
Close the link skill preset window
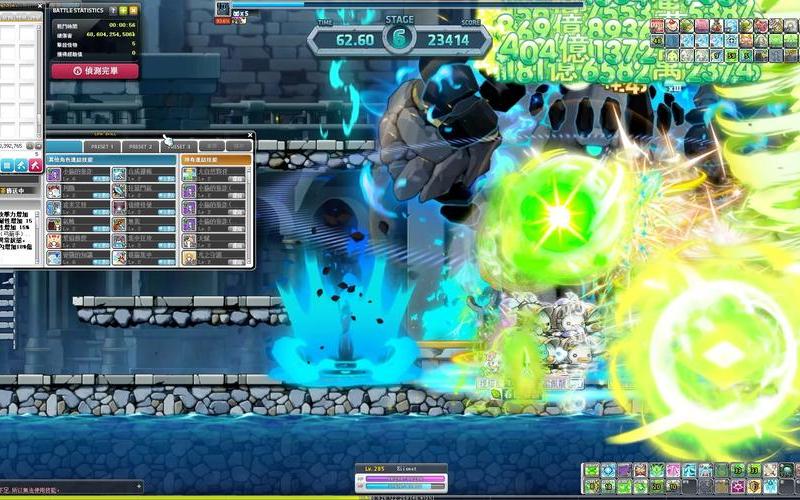250,136
